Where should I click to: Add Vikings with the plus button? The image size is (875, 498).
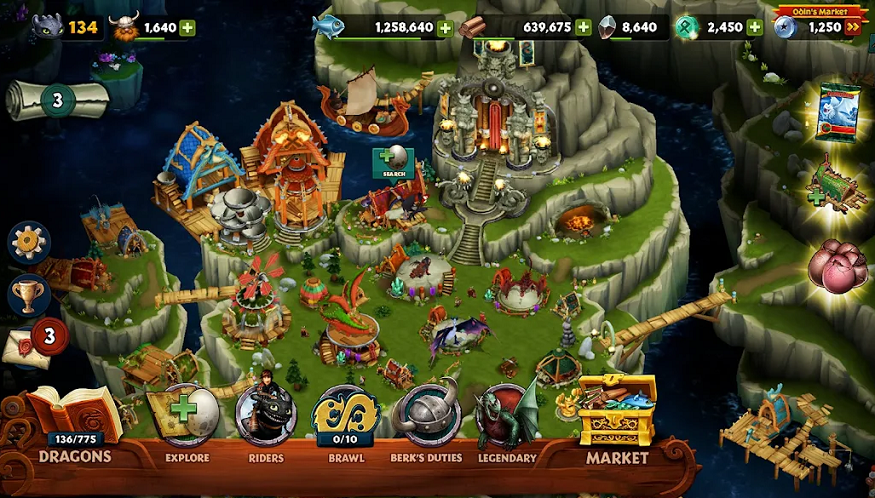[187, 27]
